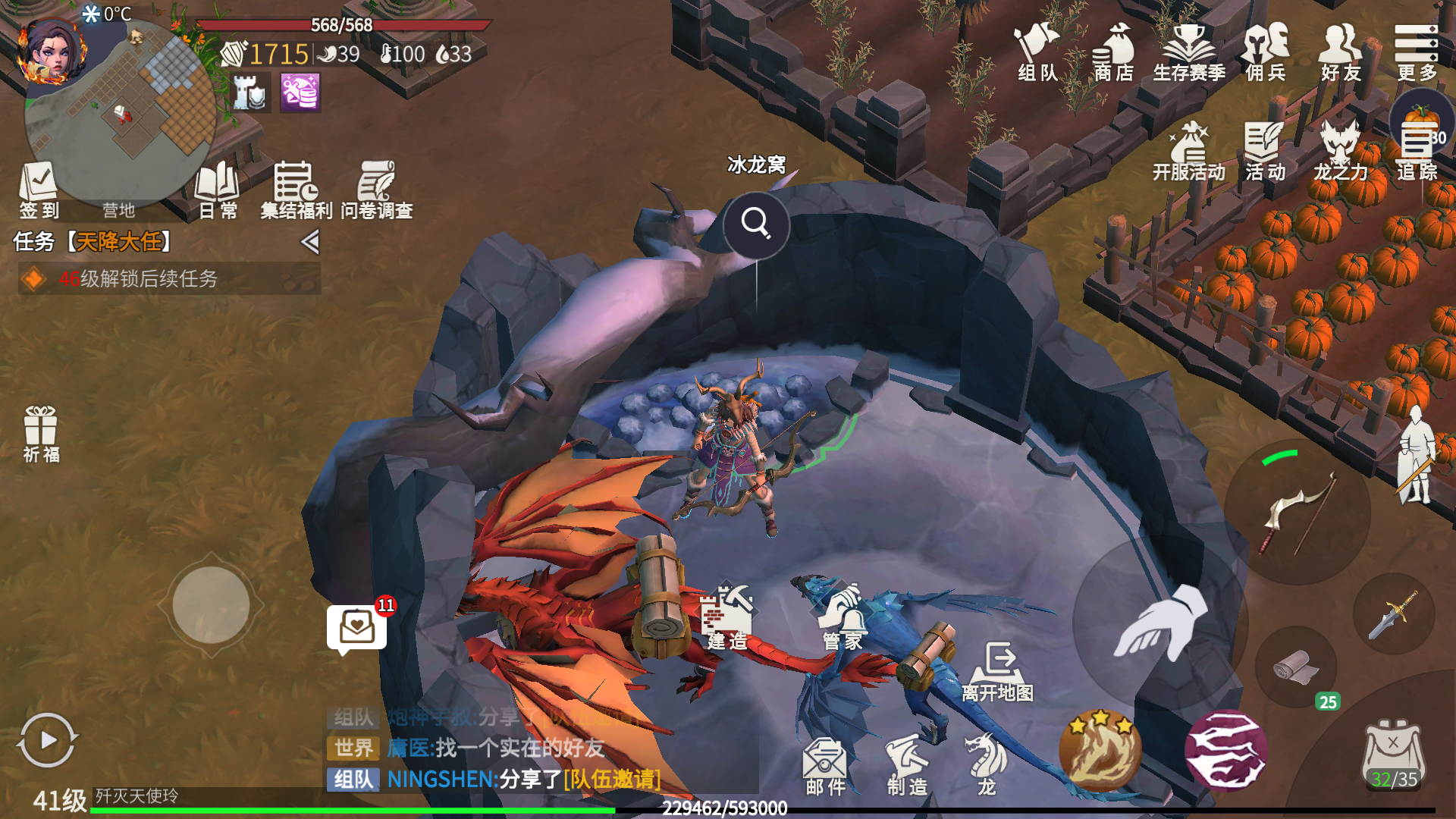Viewport: 1456px width, 819px height.
Task: Collapse the 任务 quest tracker arrow
Action: tap(309, 242)
